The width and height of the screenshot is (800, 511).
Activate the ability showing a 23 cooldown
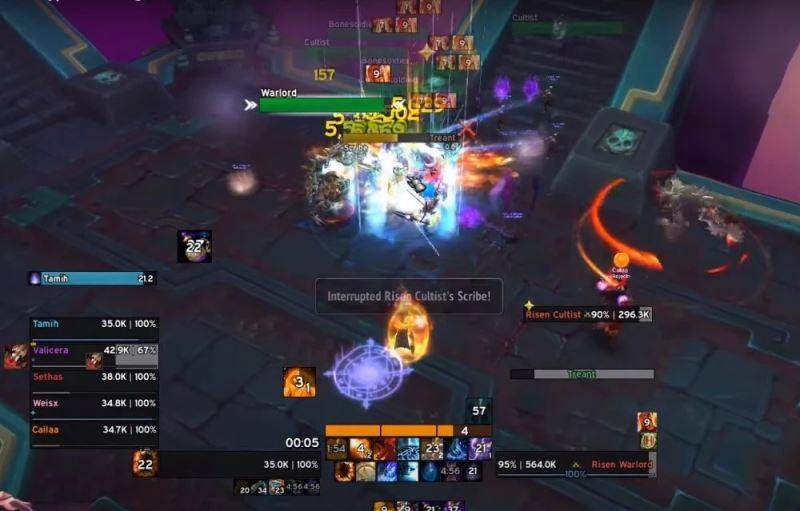pyautogui.click(x=433, y=449)
